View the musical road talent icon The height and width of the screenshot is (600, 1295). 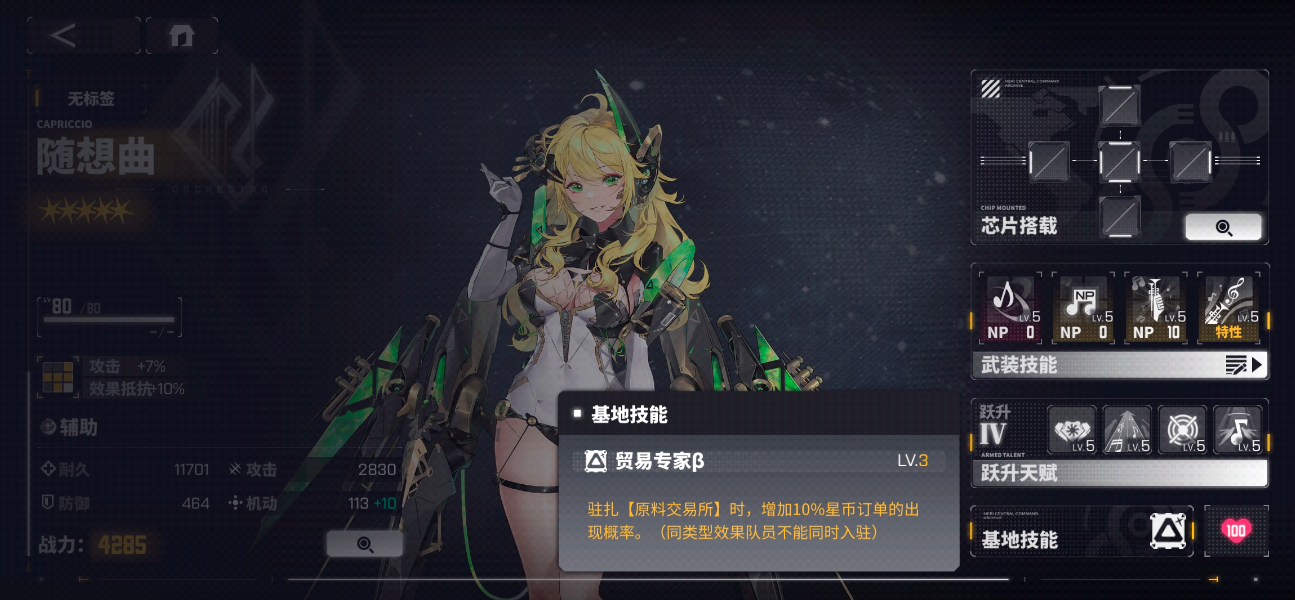(x=1127, y=431)
